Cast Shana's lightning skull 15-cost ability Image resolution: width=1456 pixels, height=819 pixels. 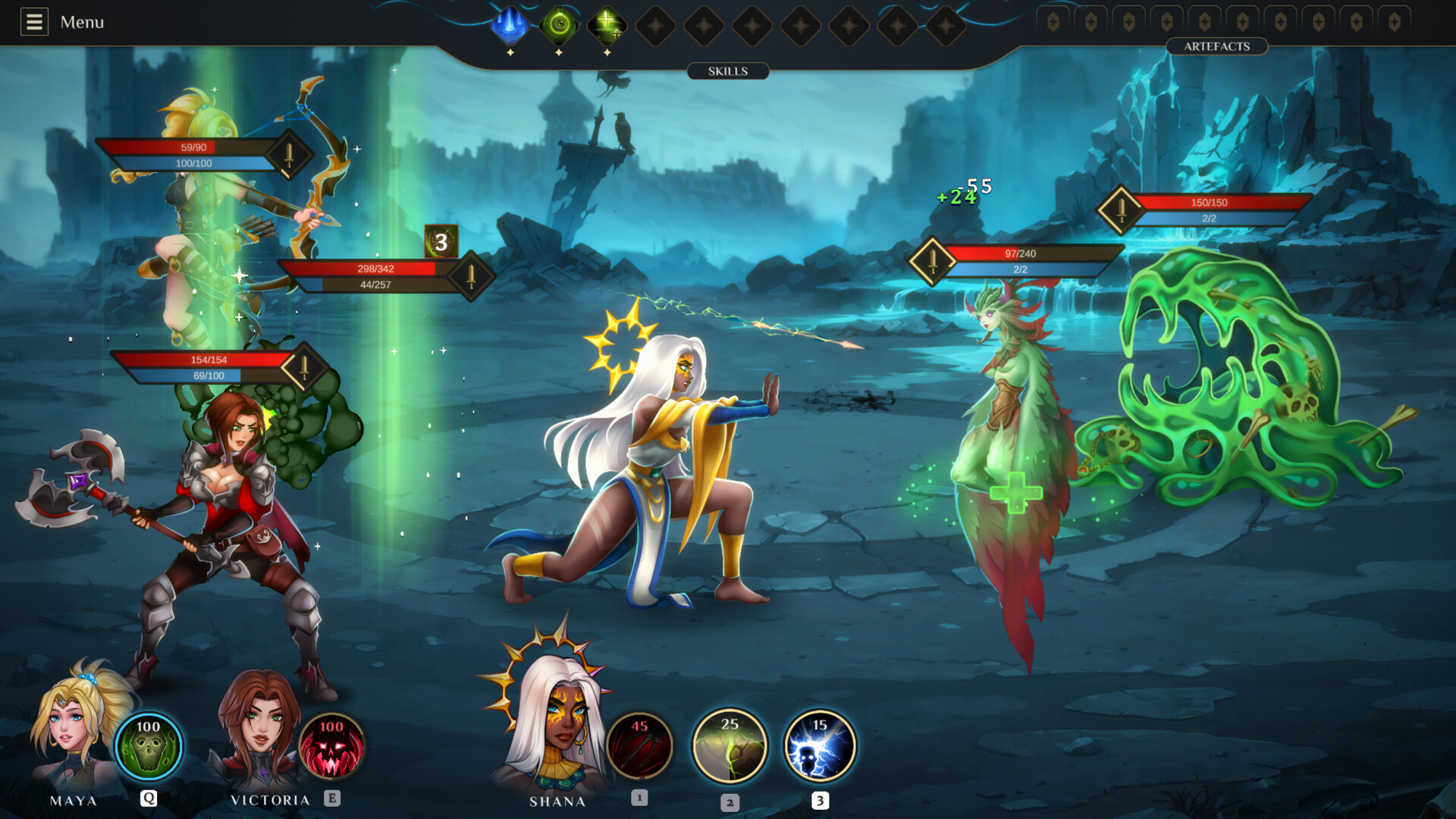coord(820,746)
